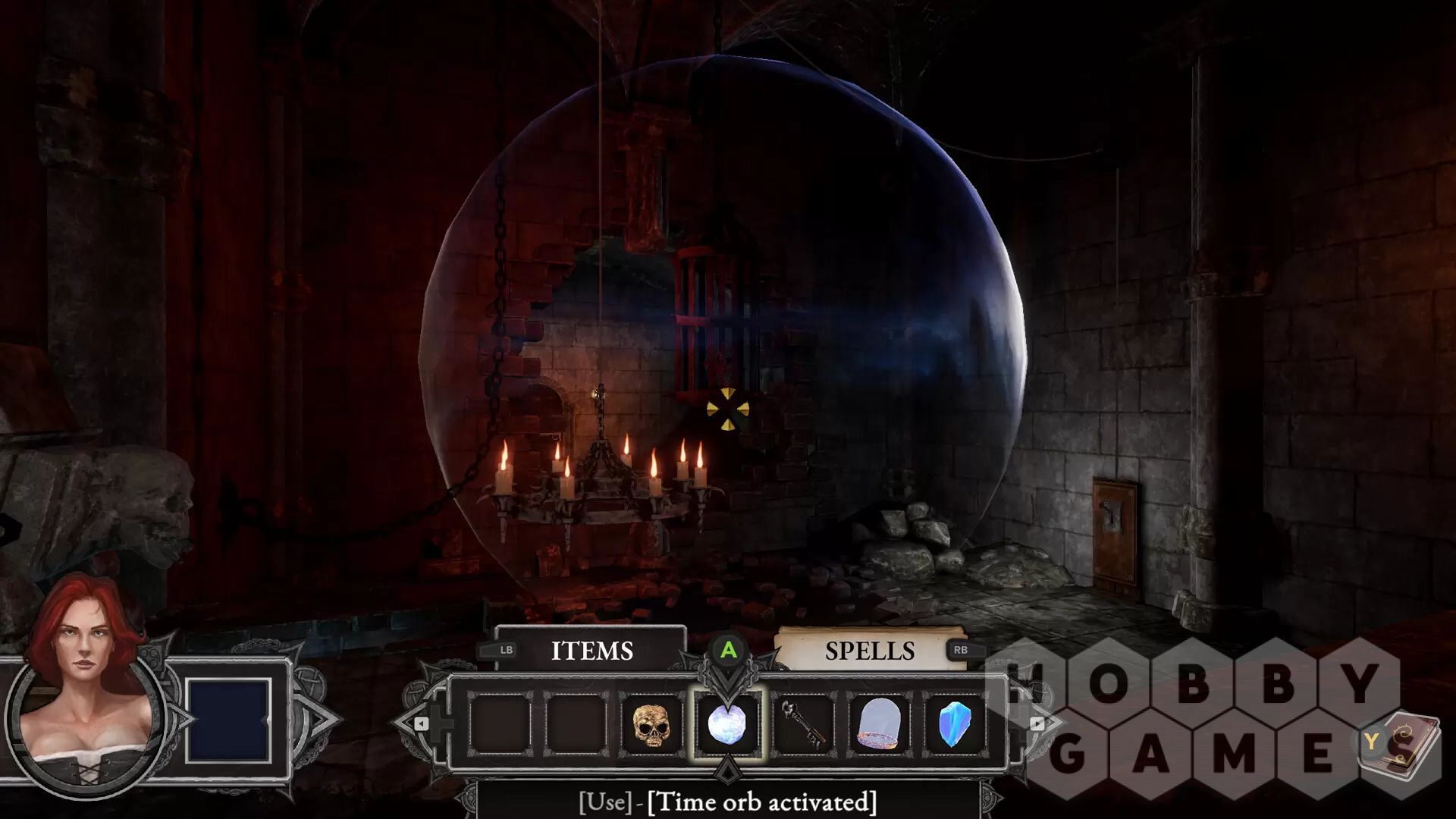Select the blue crystal shard slot
1456x819 pixels.
pos(954,725)
